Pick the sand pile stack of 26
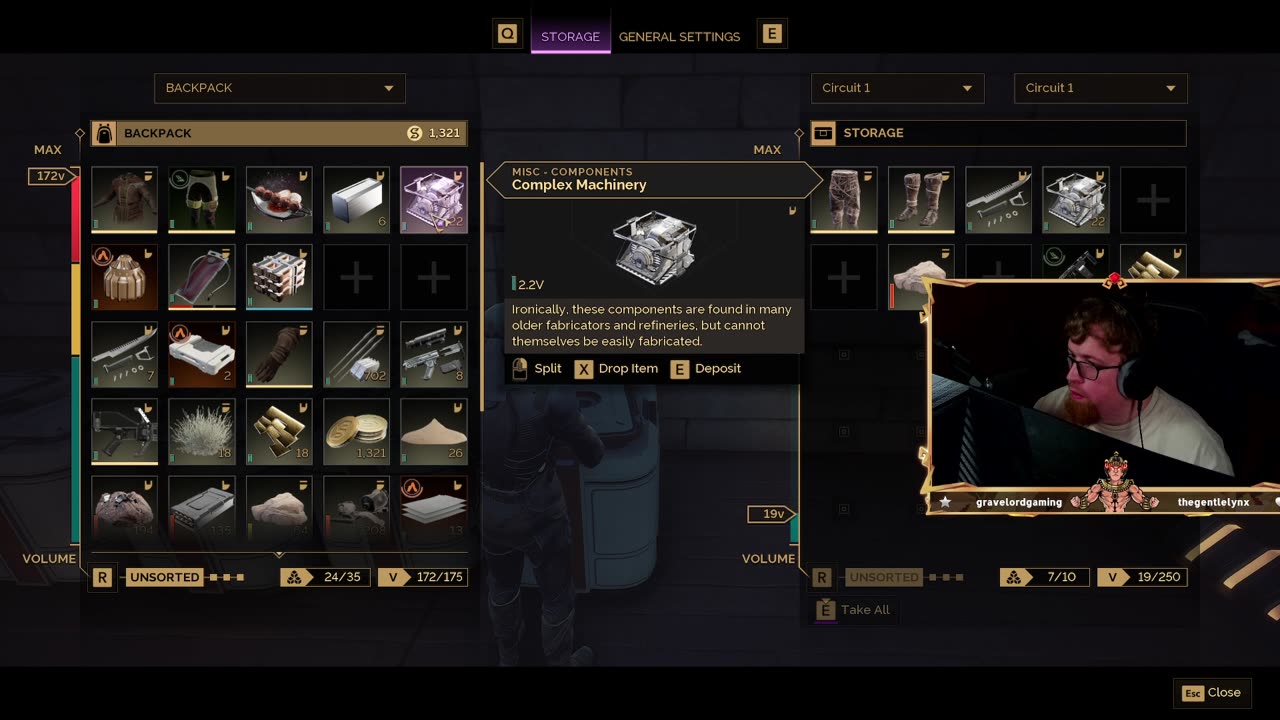 pos(433,432)
